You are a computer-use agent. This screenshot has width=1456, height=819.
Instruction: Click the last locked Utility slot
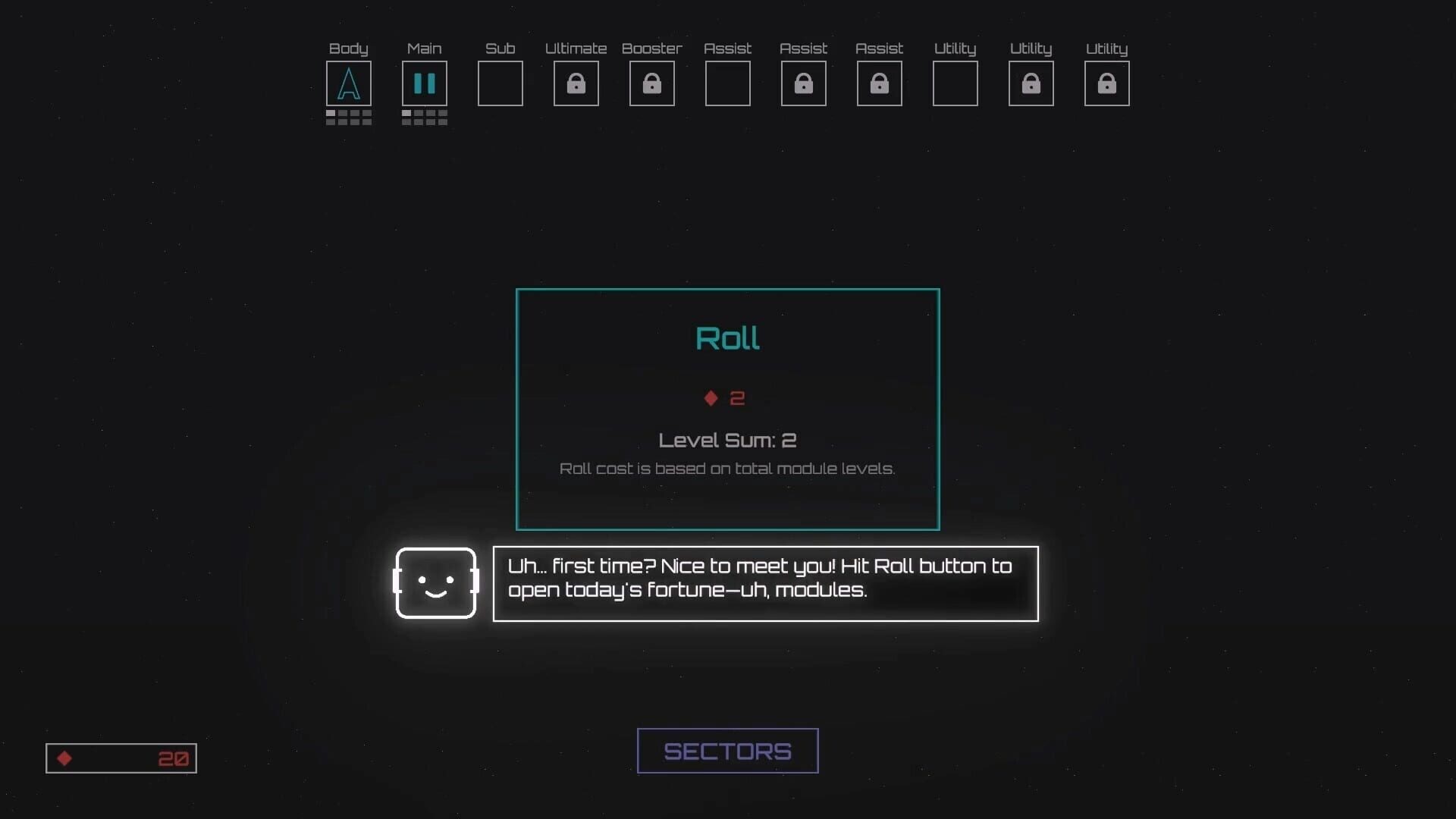coord(1107,83)
